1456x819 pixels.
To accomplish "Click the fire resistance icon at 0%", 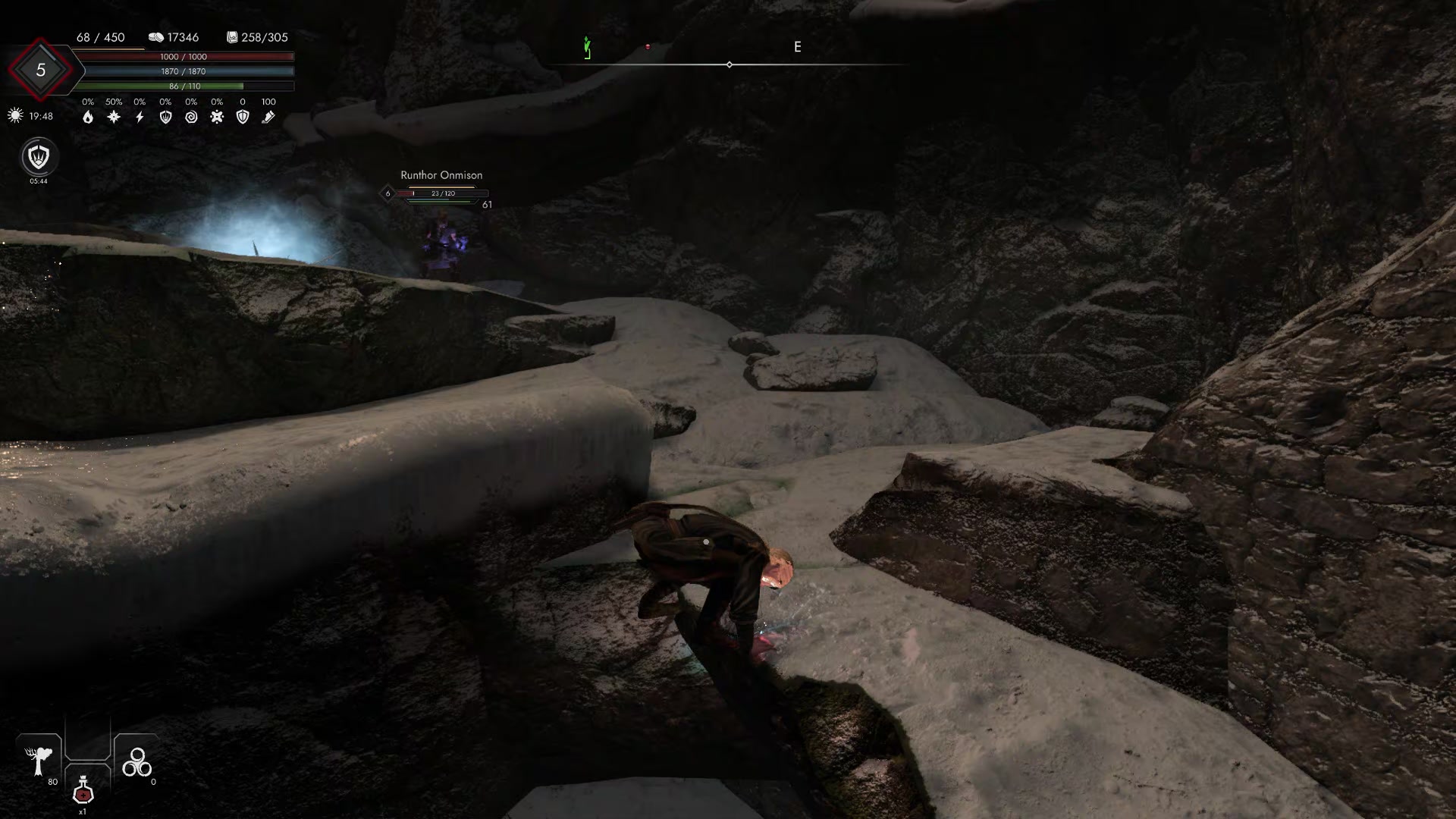I will click(x=87, y=116).
